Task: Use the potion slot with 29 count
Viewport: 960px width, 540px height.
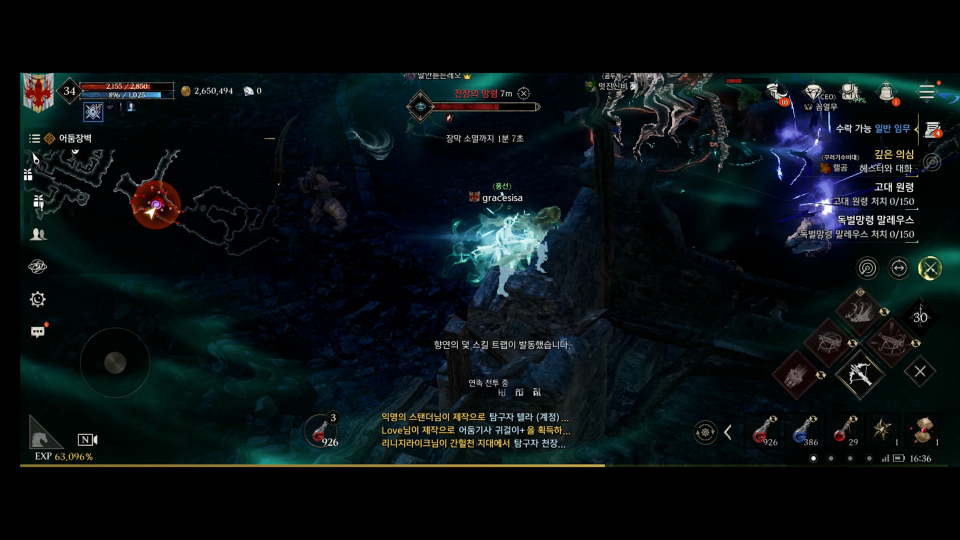Action: tap(846, 430)
